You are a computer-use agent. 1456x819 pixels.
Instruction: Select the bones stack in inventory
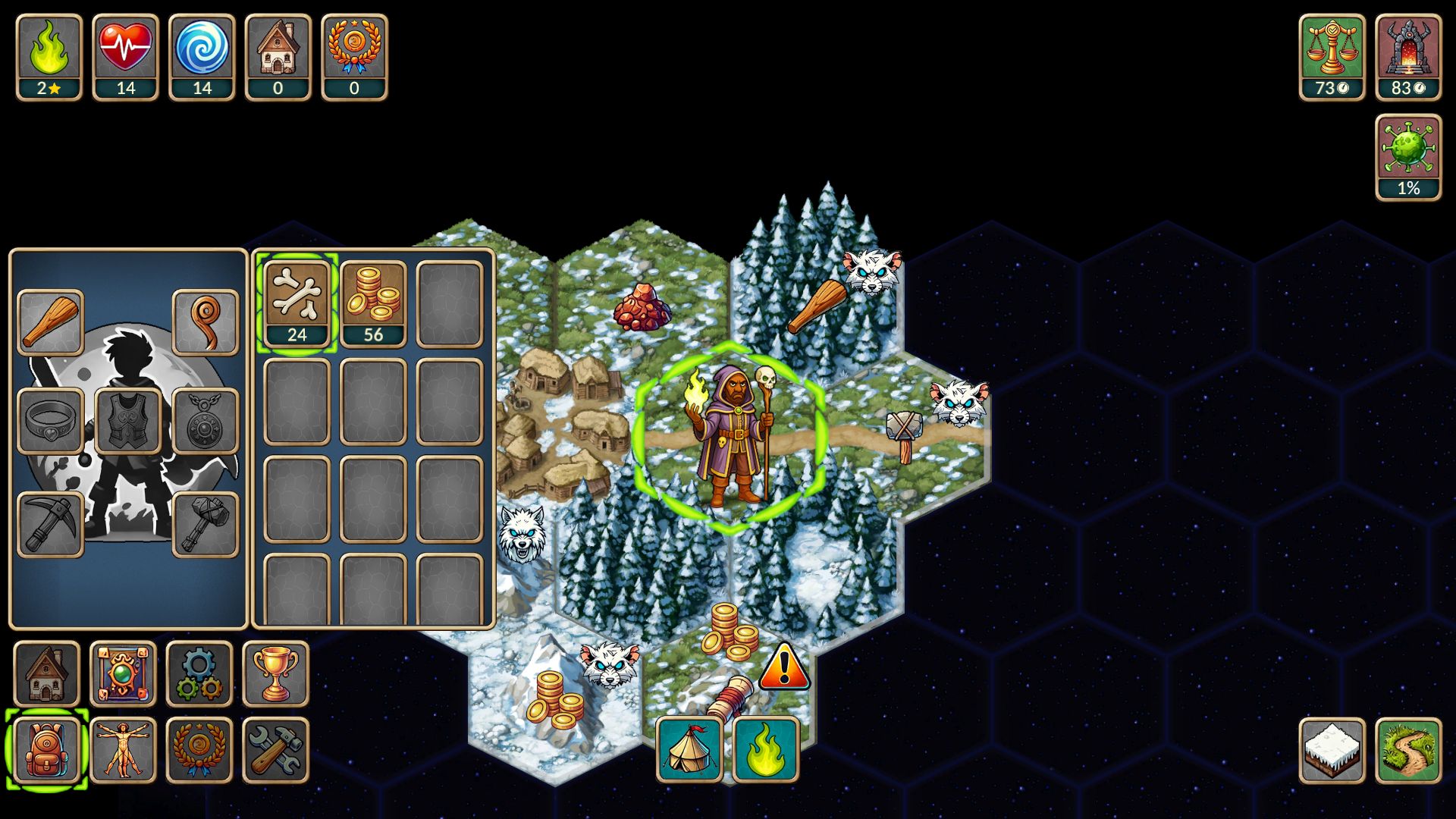[x=297, y=303]
